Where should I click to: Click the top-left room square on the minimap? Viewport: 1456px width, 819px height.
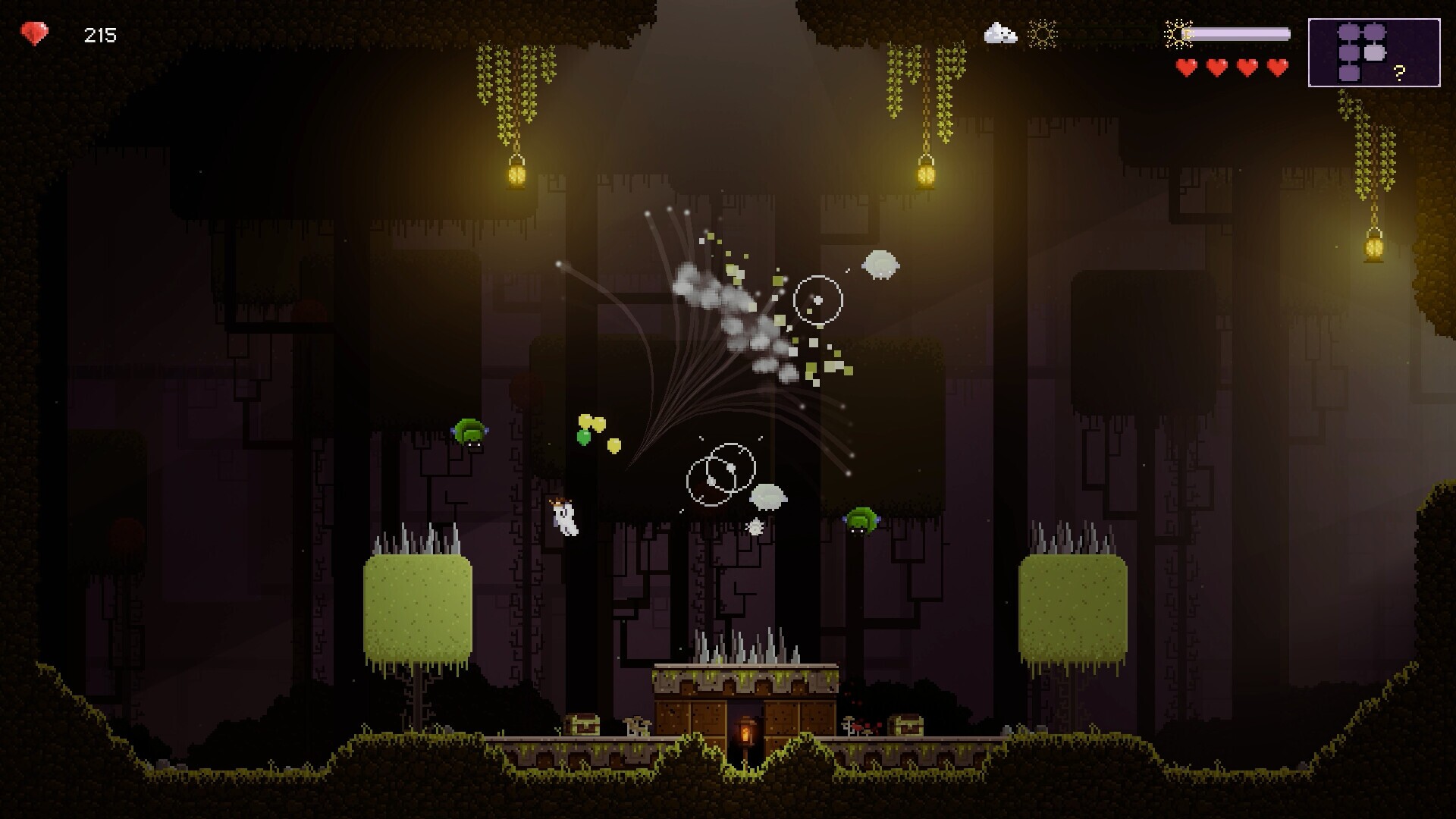1348,31
